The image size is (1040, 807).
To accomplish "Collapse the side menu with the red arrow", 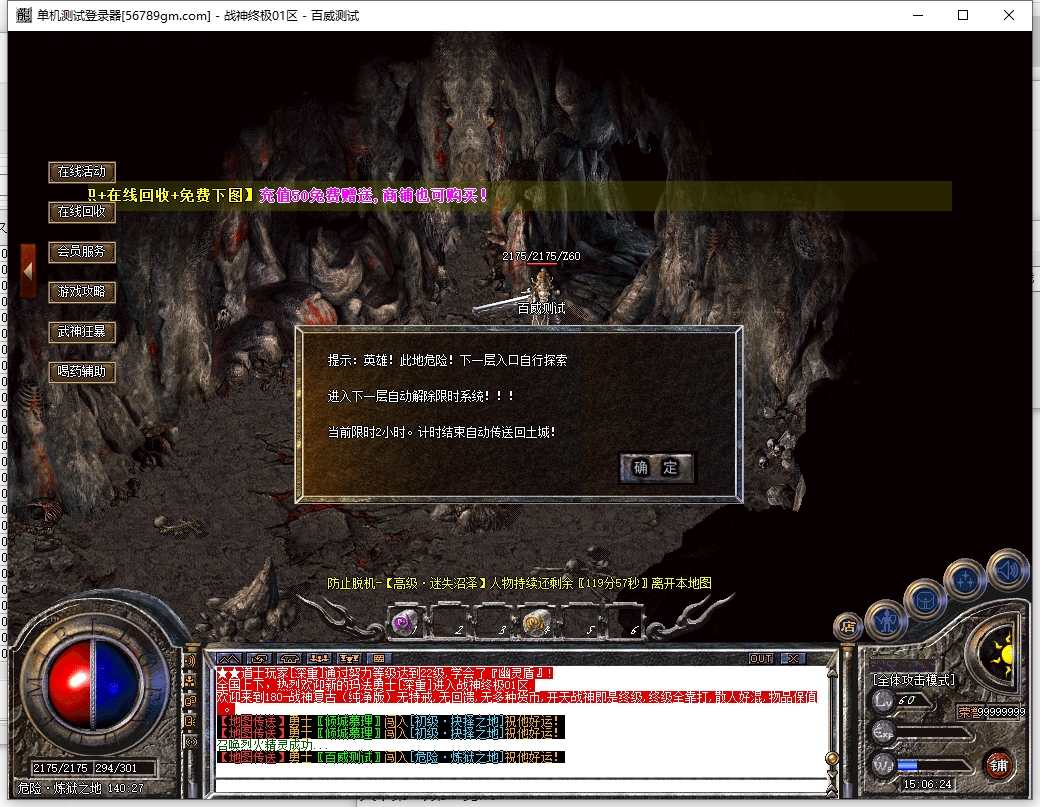I will pos(28,271).
